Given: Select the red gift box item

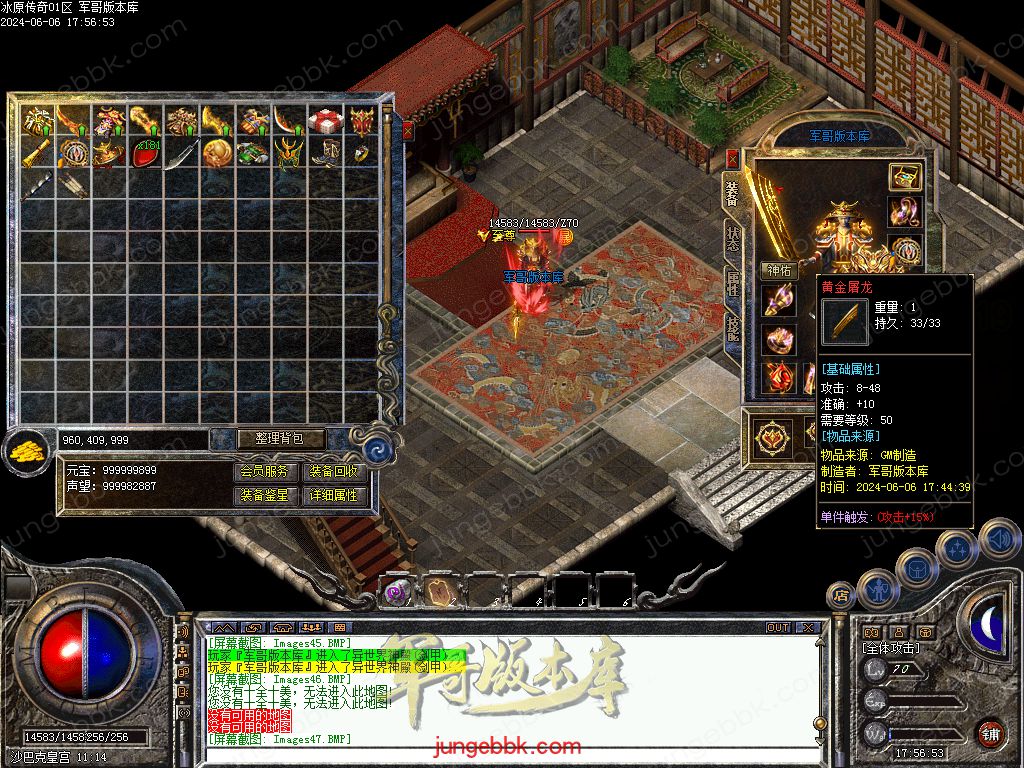Looking at the screenshot, I should (324, 121).
